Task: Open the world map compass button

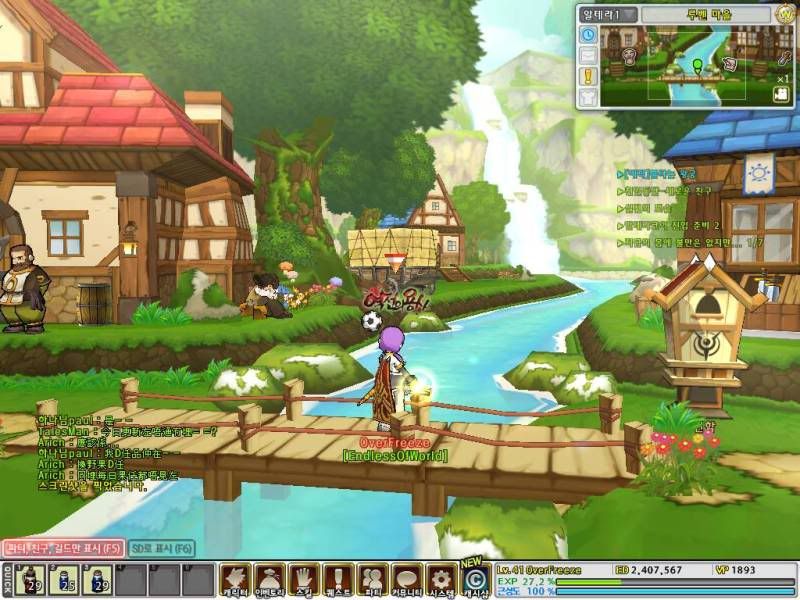Action: click(786, 14)
